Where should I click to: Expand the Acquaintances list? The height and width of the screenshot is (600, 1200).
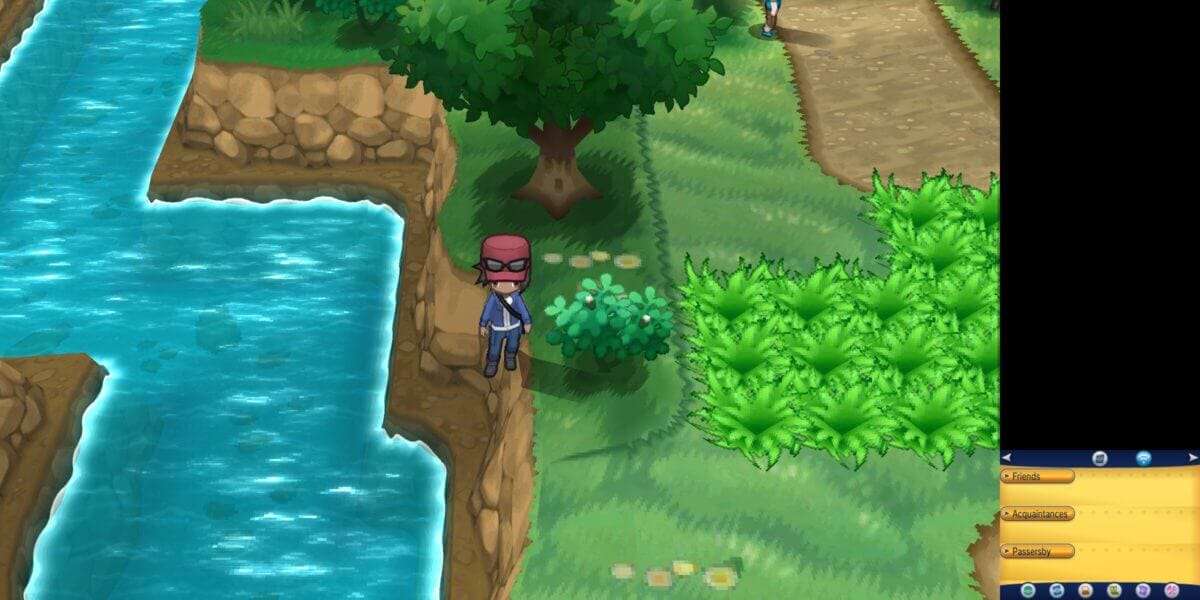pyautogui.click(x=1037, y=514)
